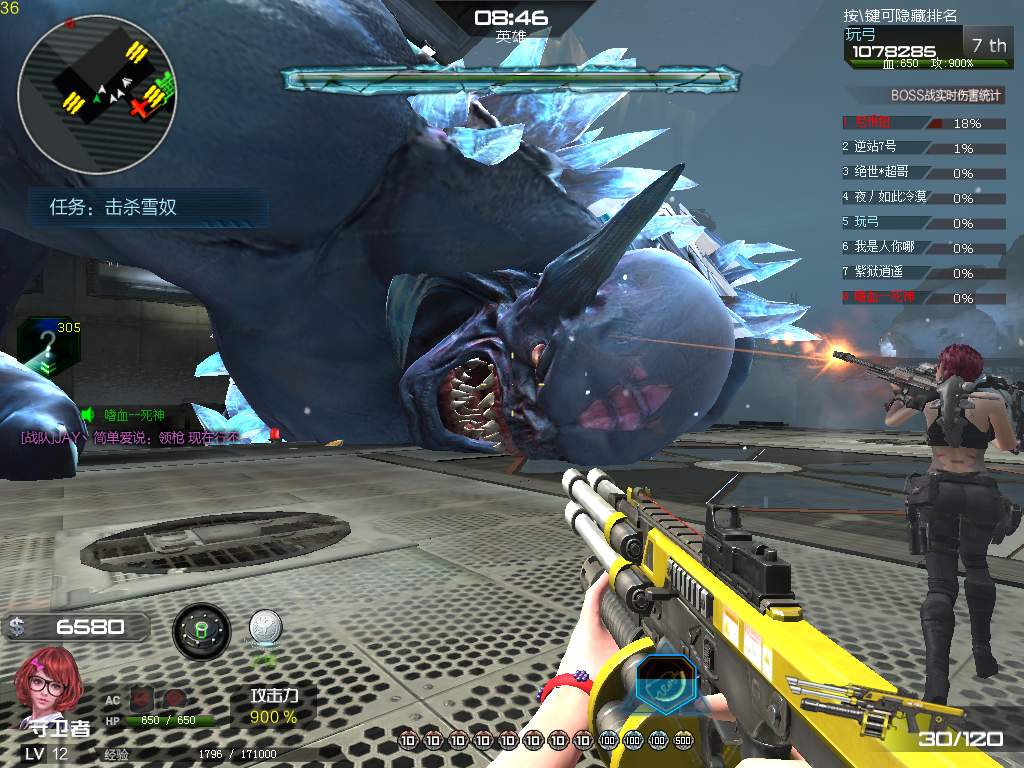1024x768 pixels.
Task: Open the team chat message line
Action: (131, 437)
